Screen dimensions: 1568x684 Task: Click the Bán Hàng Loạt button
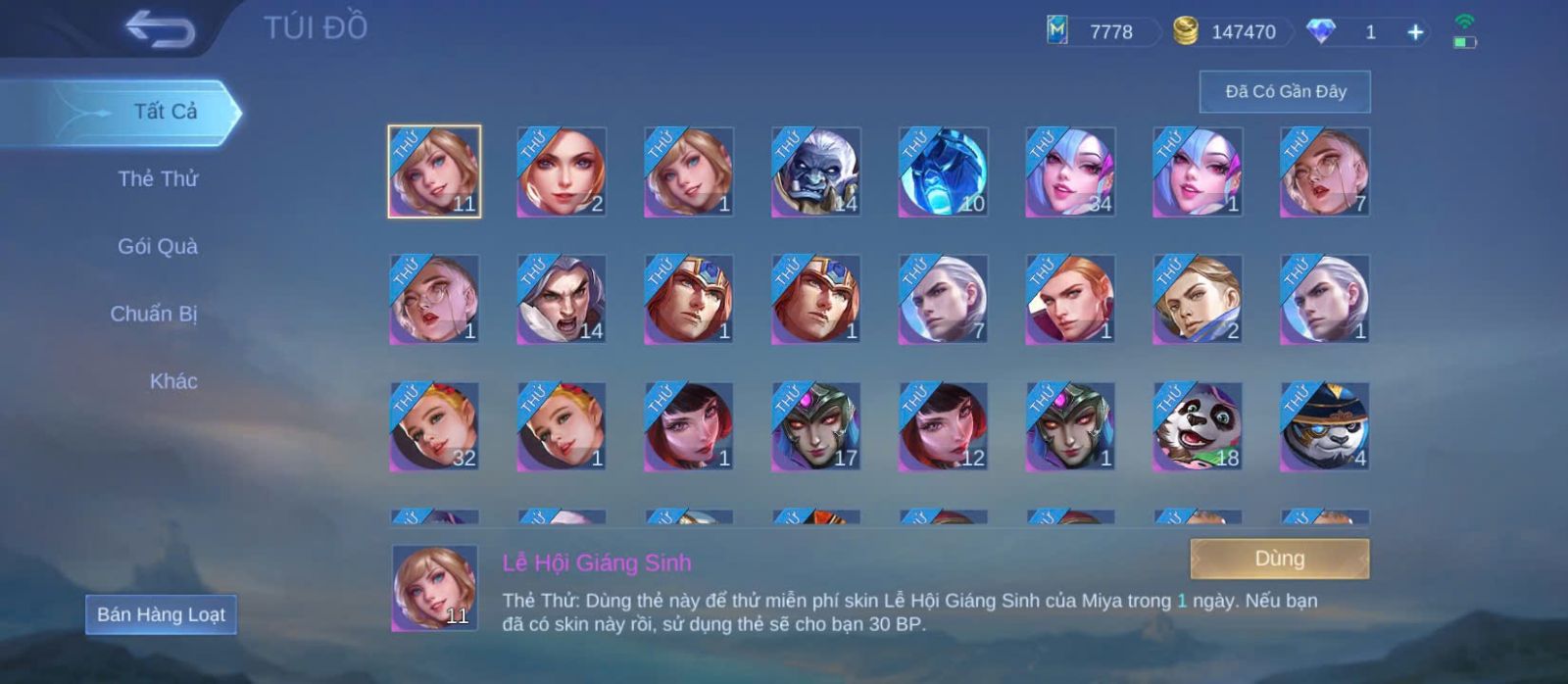tap(161, 614)
